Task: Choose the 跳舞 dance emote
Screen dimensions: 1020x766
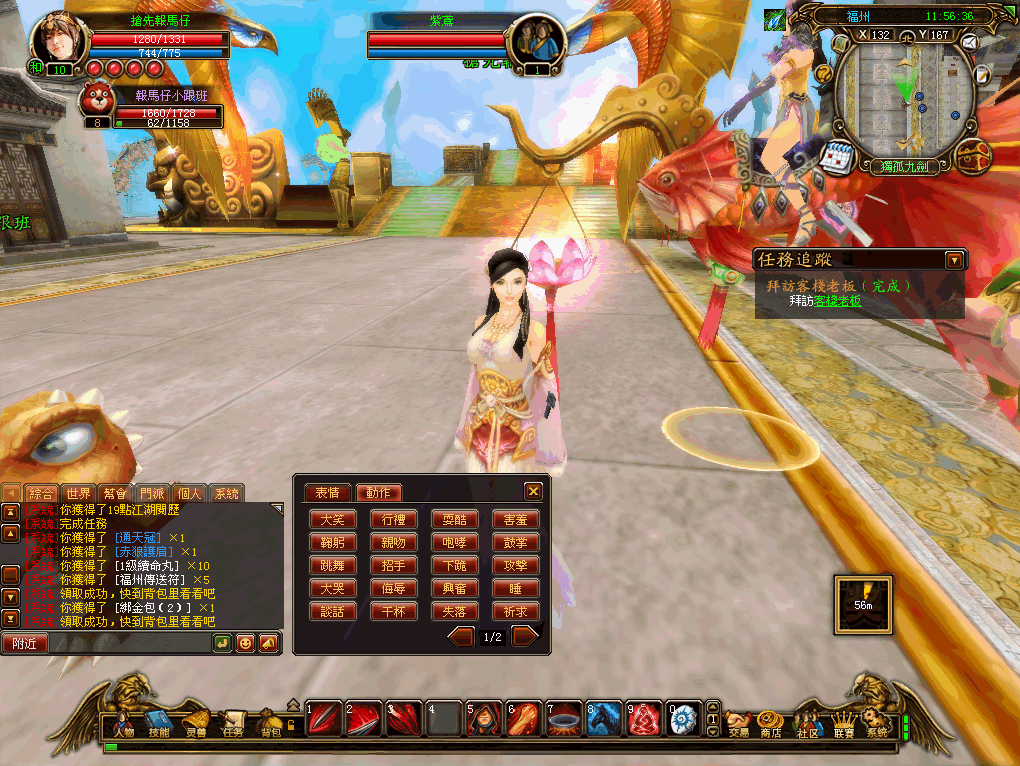Action: 332,565
